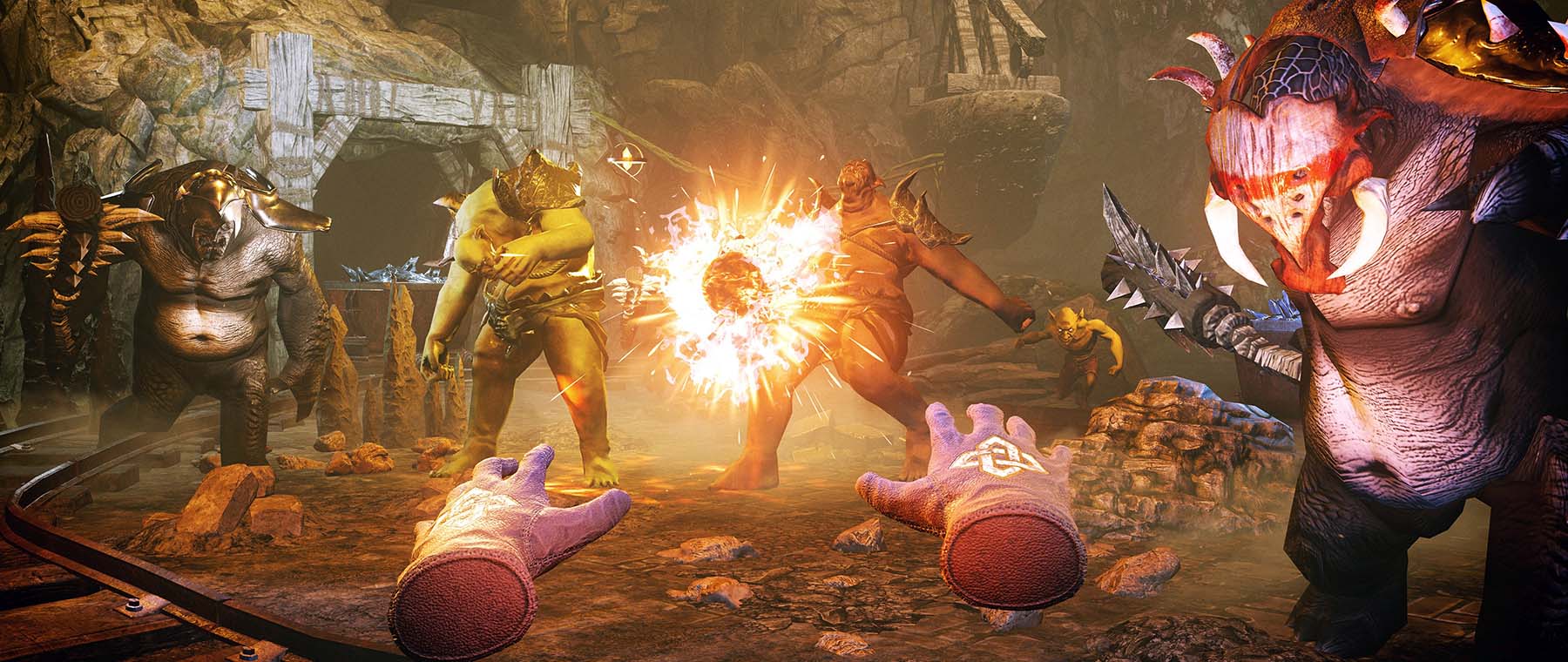Click the floating circular diamond marker icon
Image resolution: width=1568 pixels, height=662 pixels.
click(x=625, y=159)
